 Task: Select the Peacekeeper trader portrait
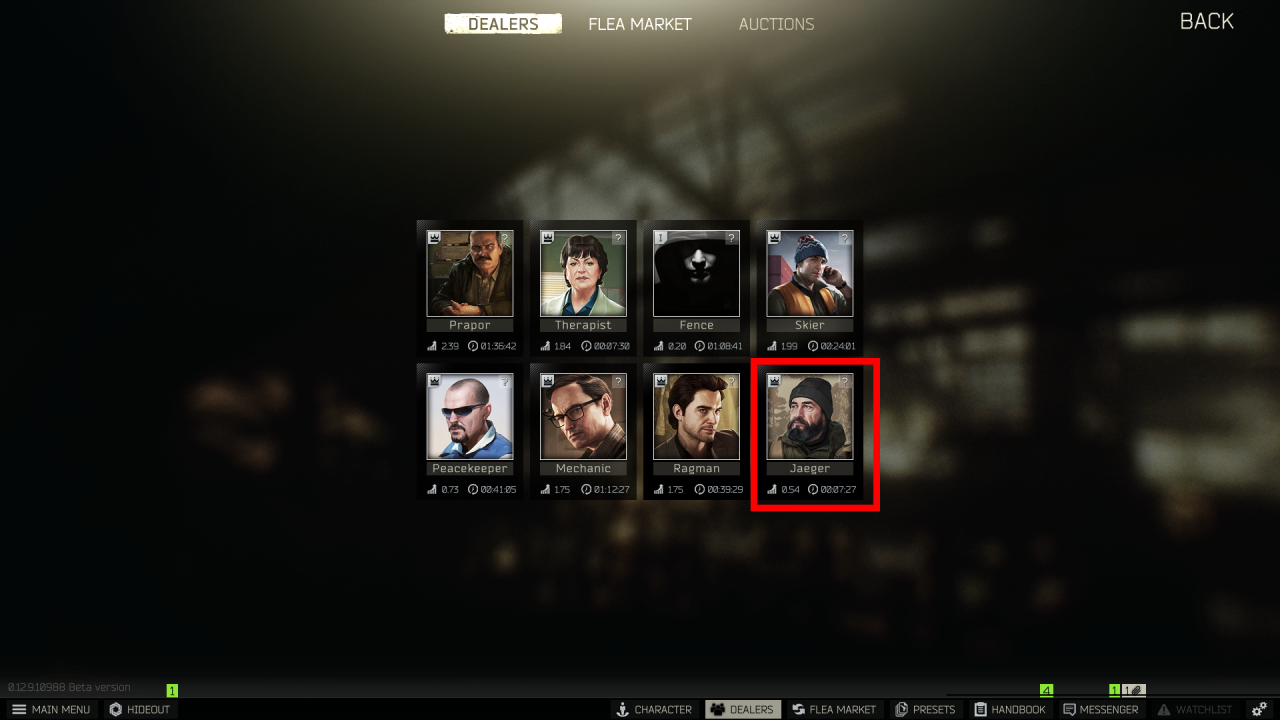(470, 417)
